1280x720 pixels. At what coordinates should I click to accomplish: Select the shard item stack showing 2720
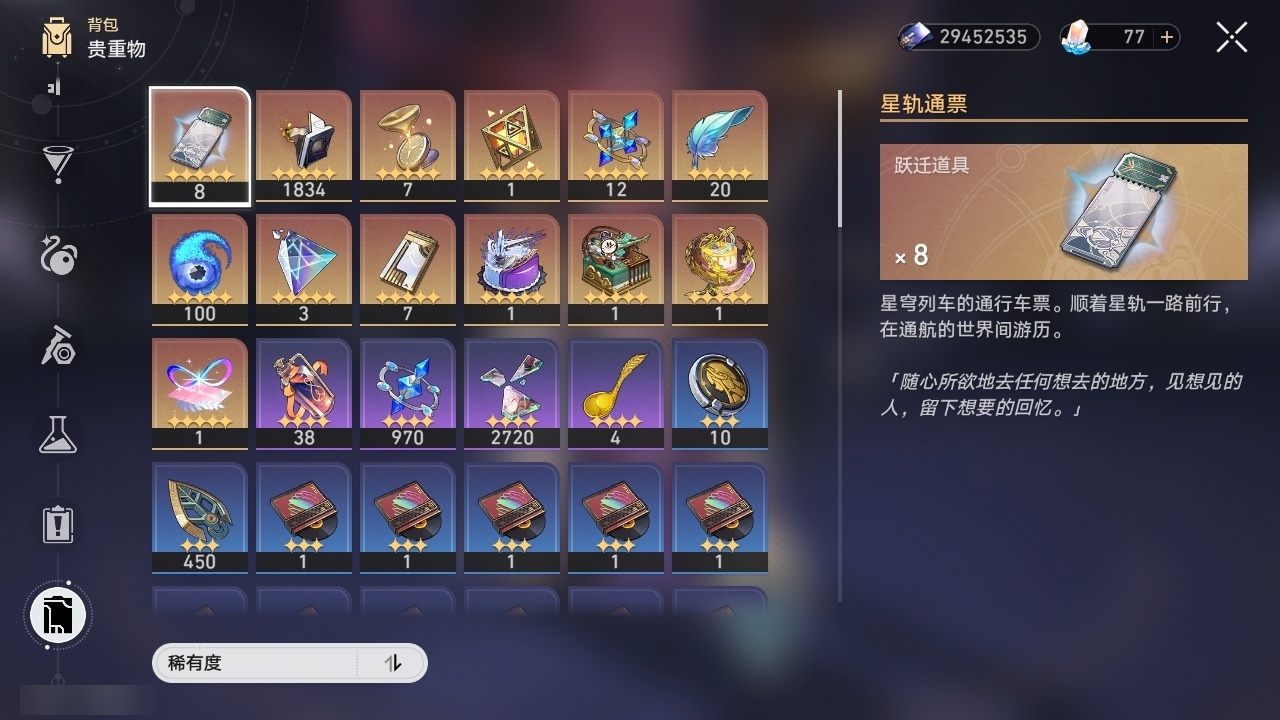pyautogui.click(x=512, y=391)
